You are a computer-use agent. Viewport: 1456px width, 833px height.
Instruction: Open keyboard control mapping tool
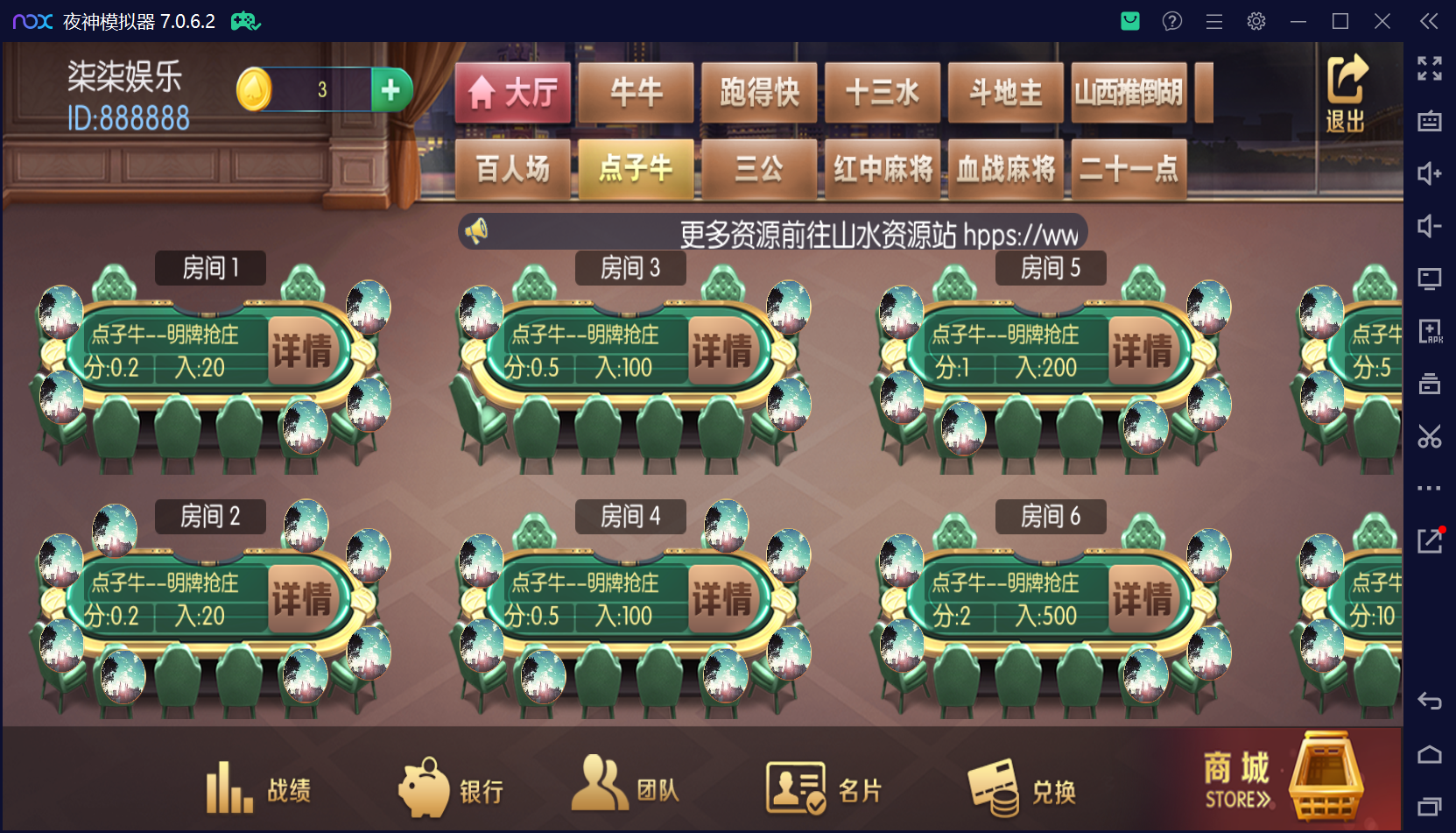pos(1429,122)
